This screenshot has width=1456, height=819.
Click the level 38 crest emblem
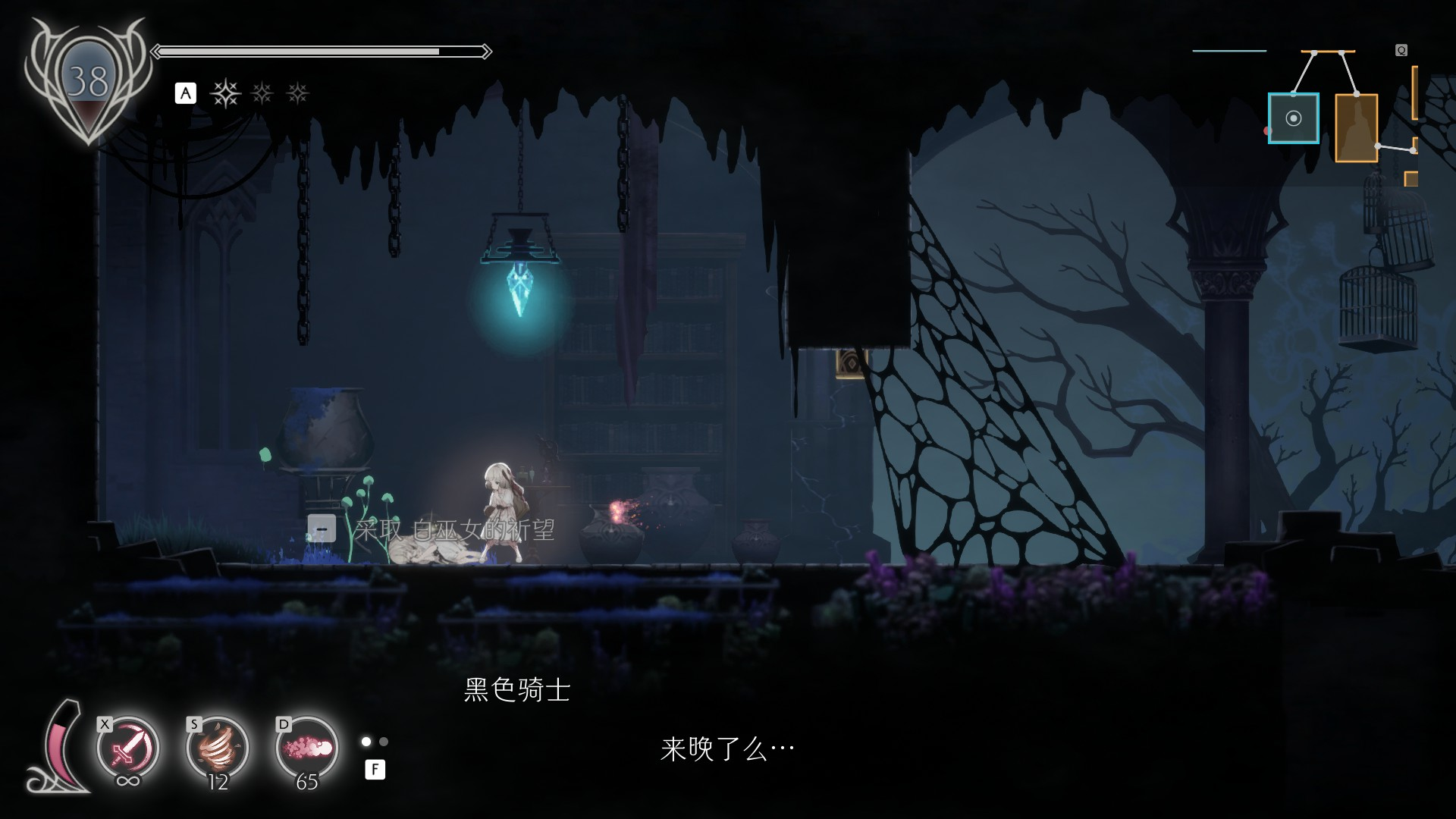tap(88, 81)
